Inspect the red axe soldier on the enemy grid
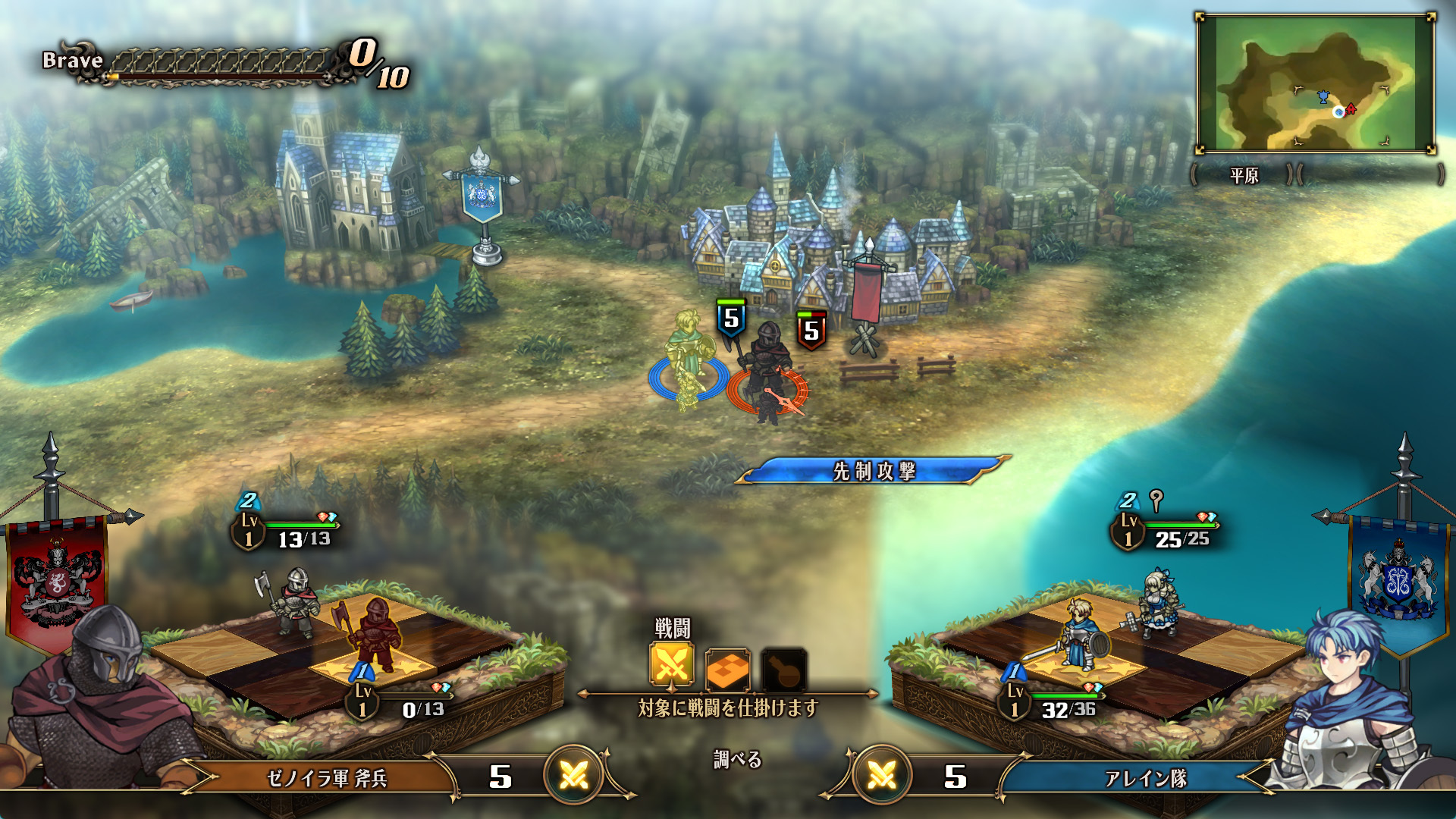The image size is (1456, 819). [x=375, y=632]
